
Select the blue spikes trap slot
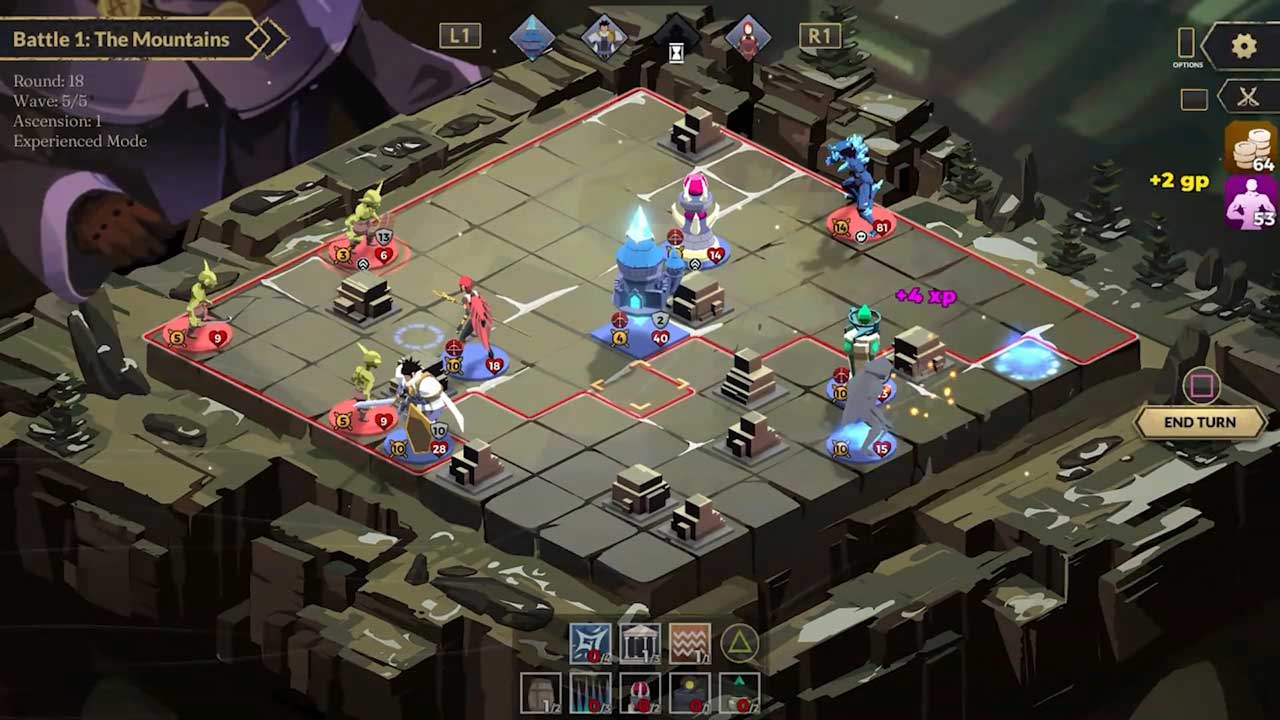(590, 693)
